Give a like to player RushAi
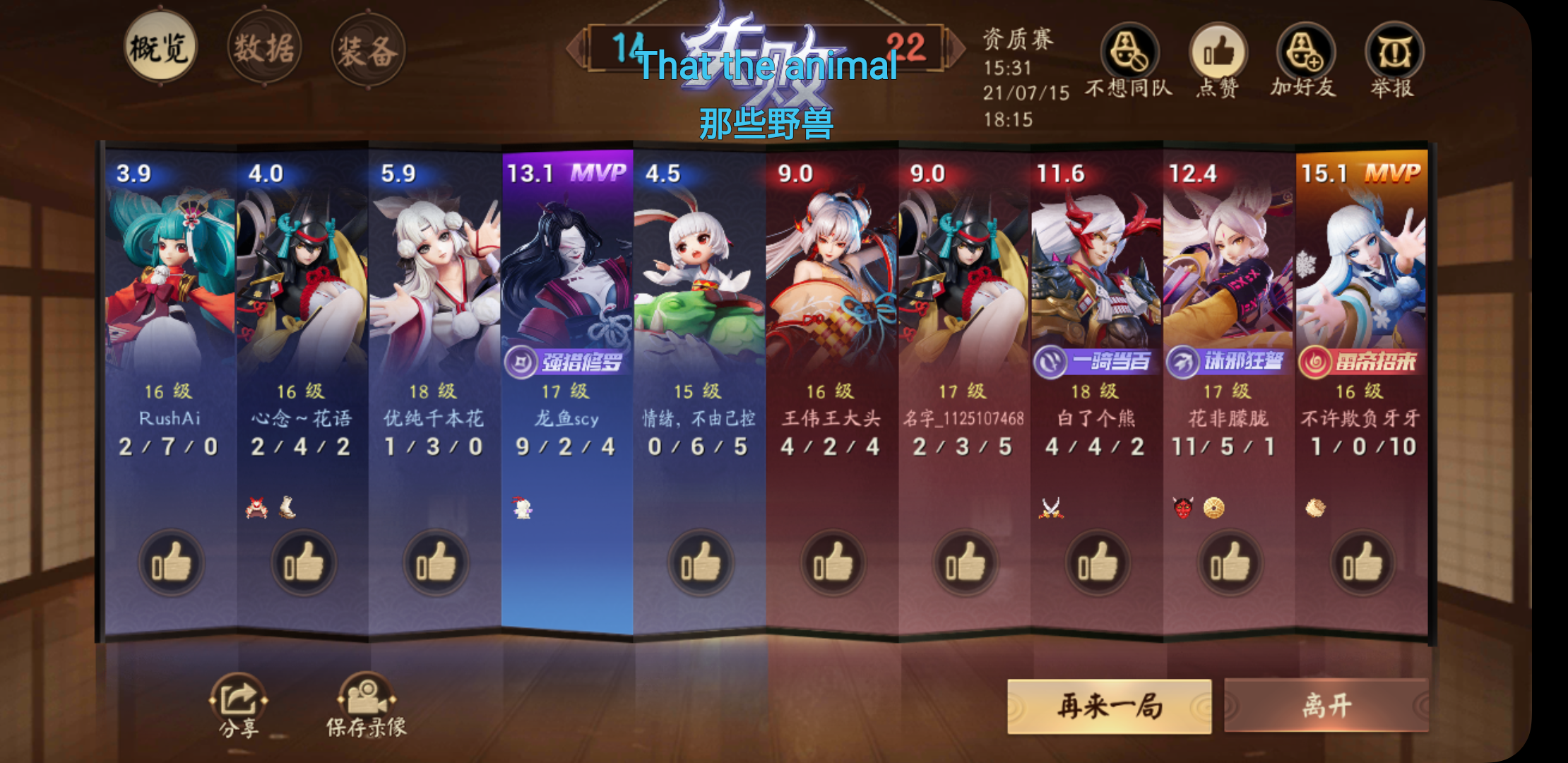Viewport: 1568px width, 763px height. [x=170, y=563]
